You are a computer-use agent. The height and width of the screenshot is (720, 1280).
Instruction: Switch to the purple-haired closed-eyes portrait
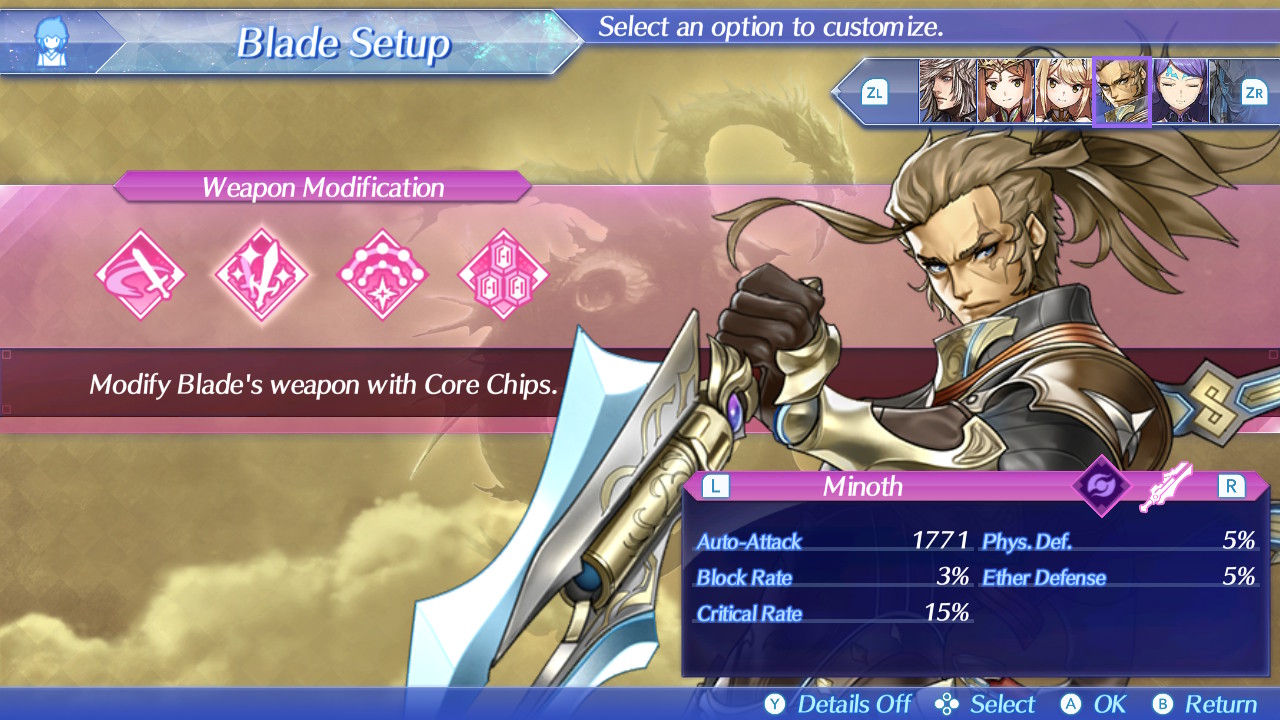[x=1180, y=92]
